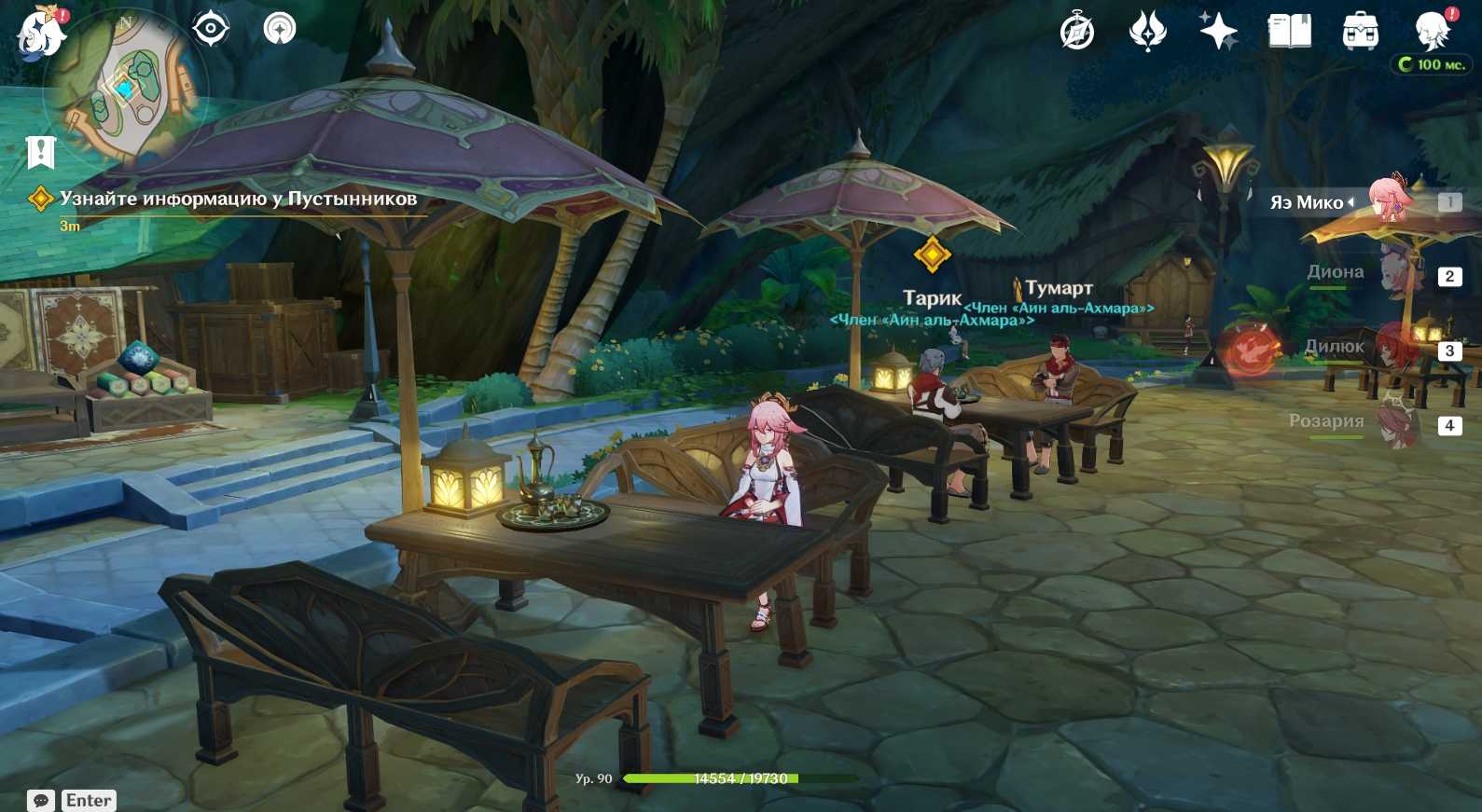Toggle the elemental sight eye icon
The image size is (1482, 812).
[211, 29]
